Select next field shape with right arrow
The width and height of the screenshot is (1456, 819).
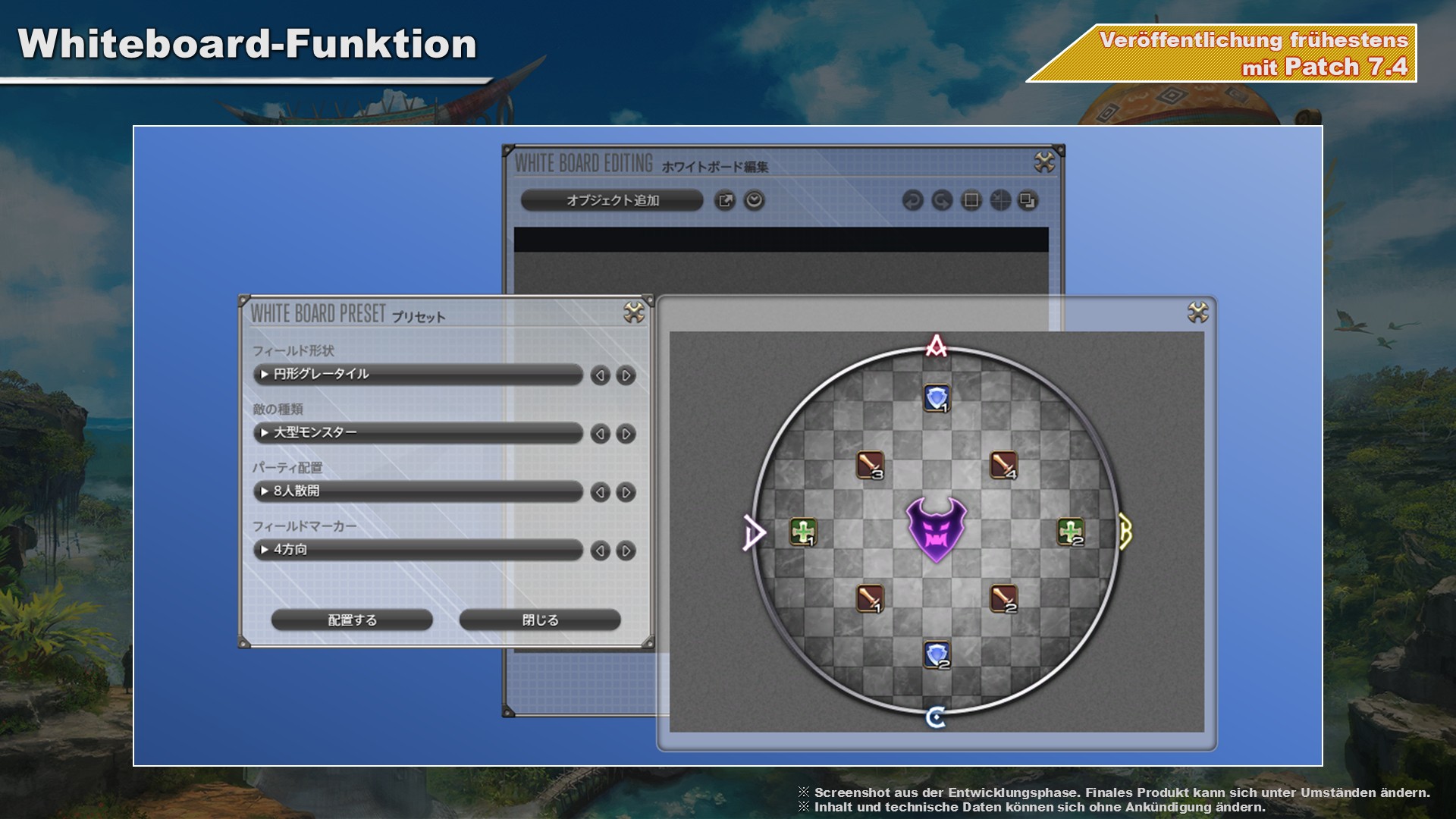pyautogui.click(x=626, y=375)
